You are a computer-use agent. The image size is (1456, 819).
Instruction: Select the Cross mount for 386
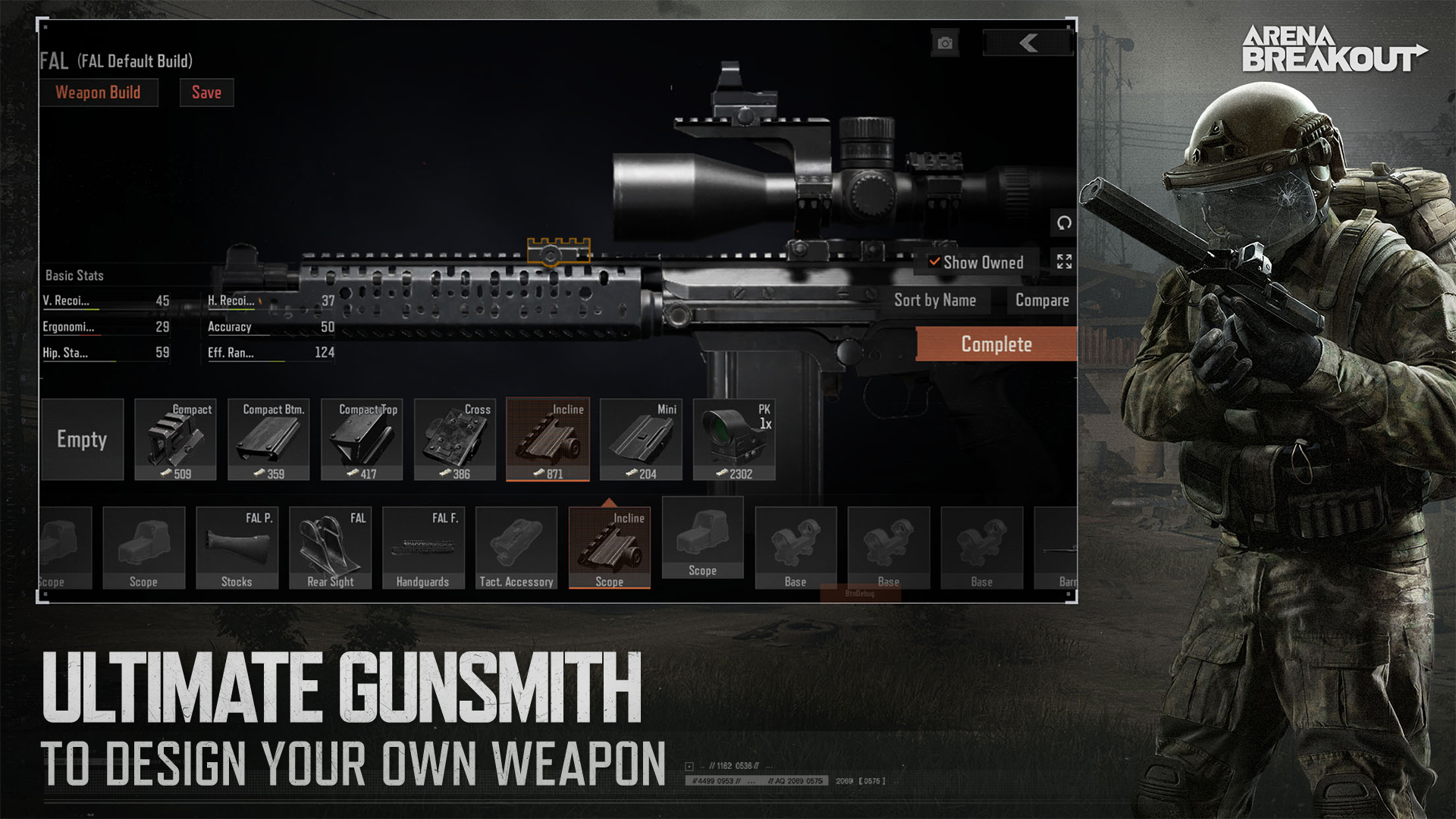coord(455,440)
